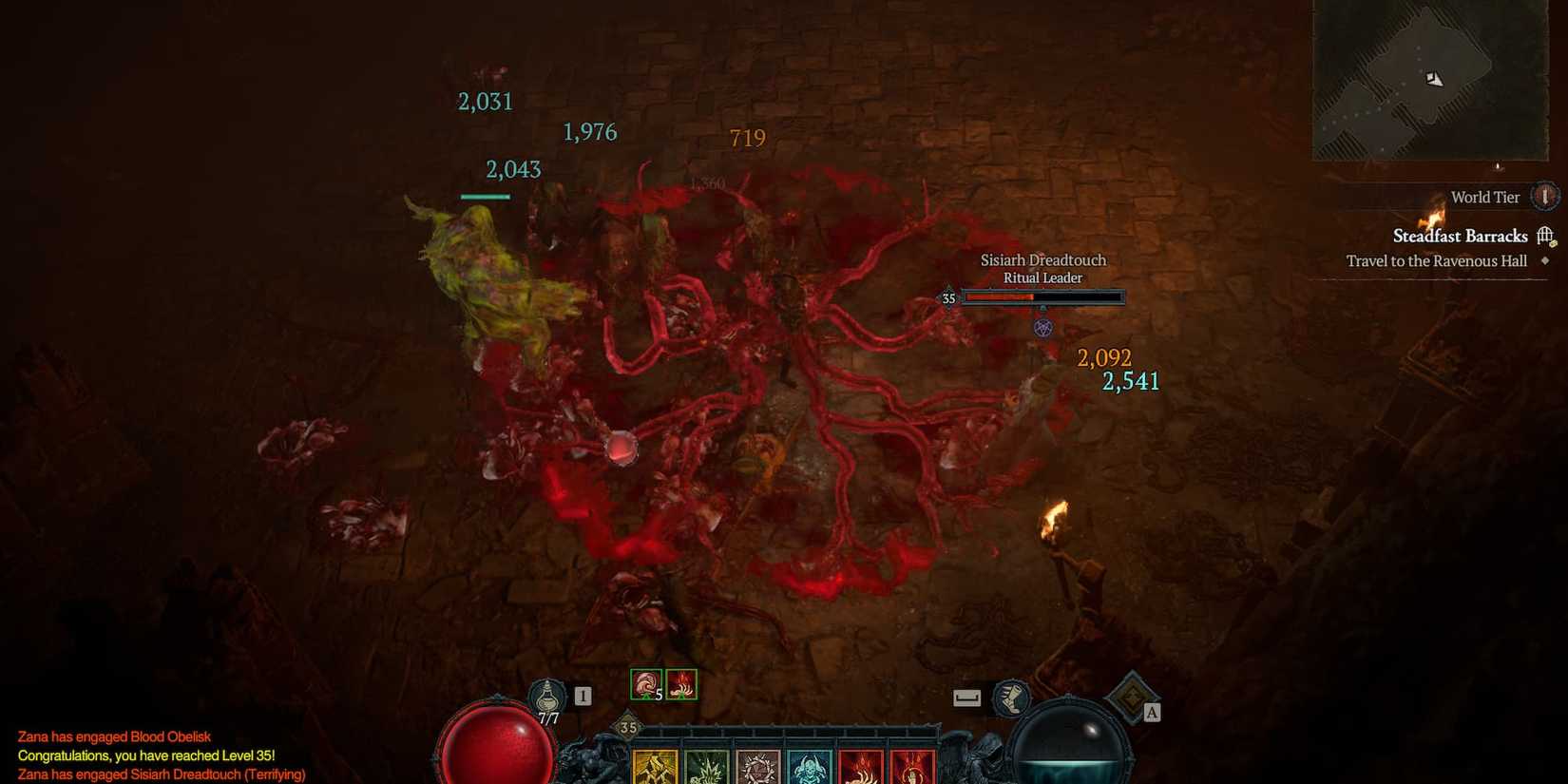The image size is (1568, 784).
Task: Inspect the first green-bordered buff icon
Action: (646, 683)
